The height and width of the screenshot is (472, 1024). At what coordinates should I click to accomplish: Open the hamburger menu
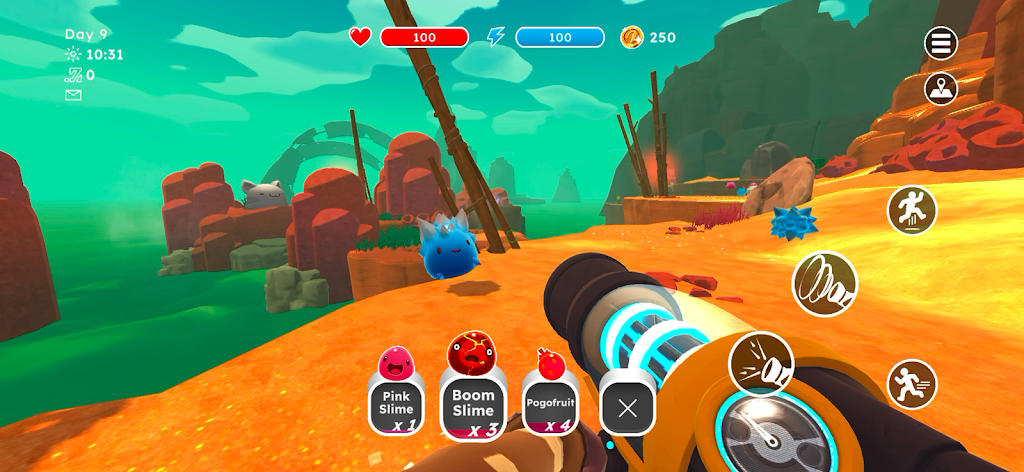tap(941, 43)
